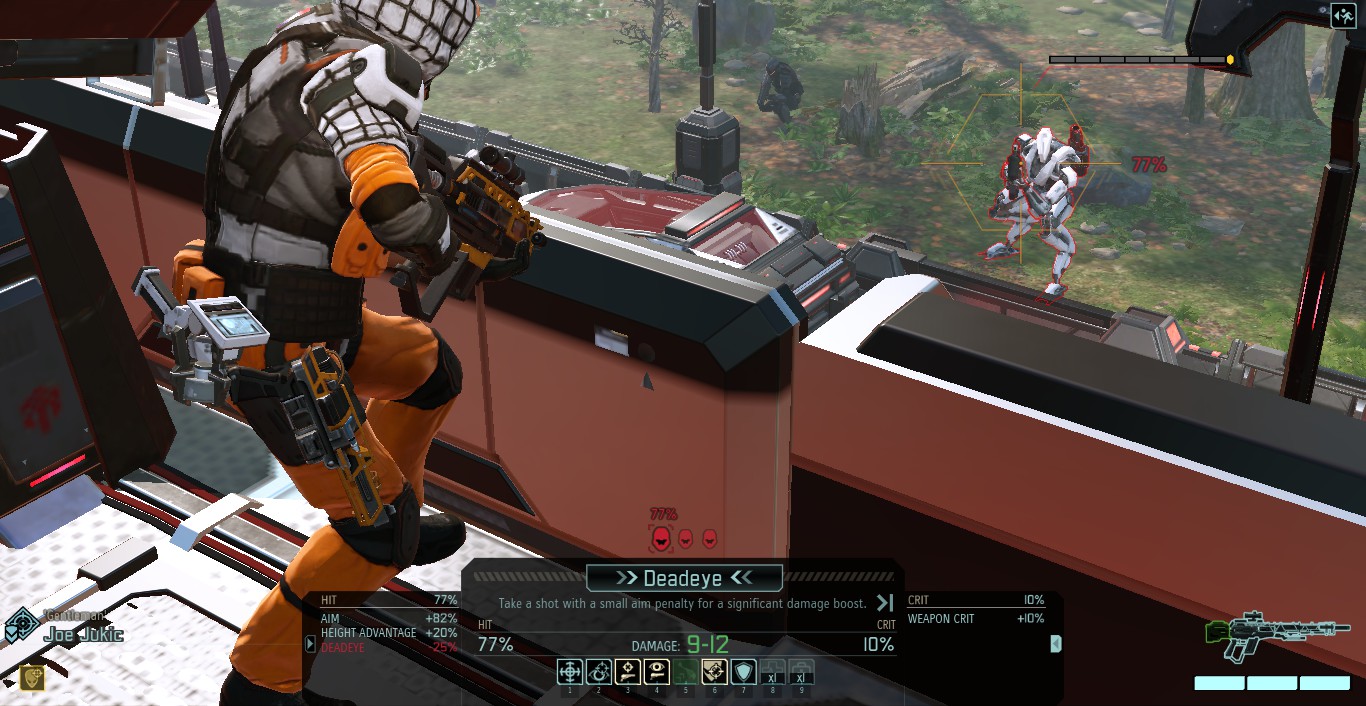This screenshot has height=706, width=1366.
Task: Activate the Overwatch ability icon
Action: 599,671
